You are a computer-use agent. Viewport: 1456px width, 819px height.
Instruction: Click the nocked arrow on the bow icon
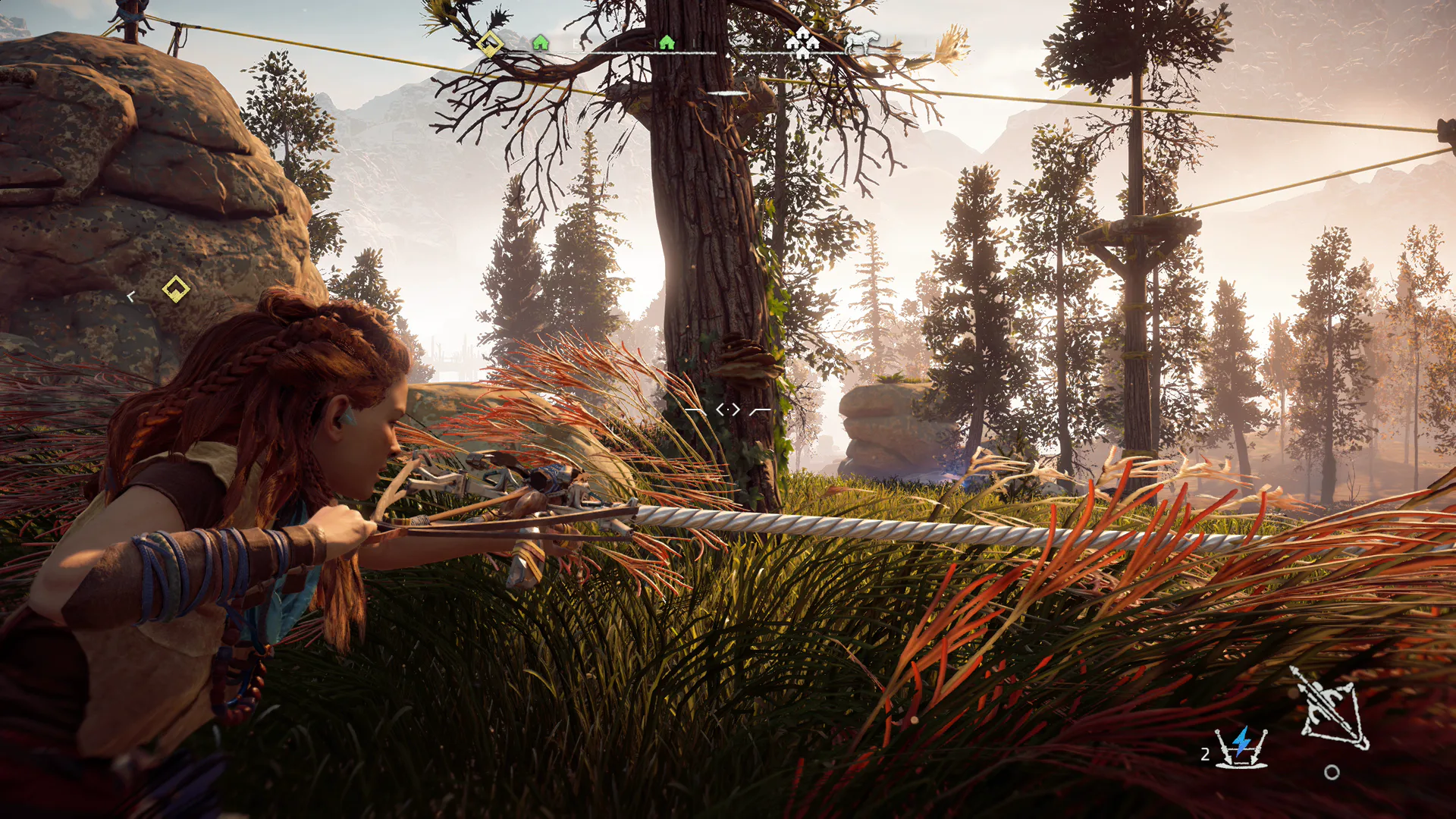point(1323,699)
